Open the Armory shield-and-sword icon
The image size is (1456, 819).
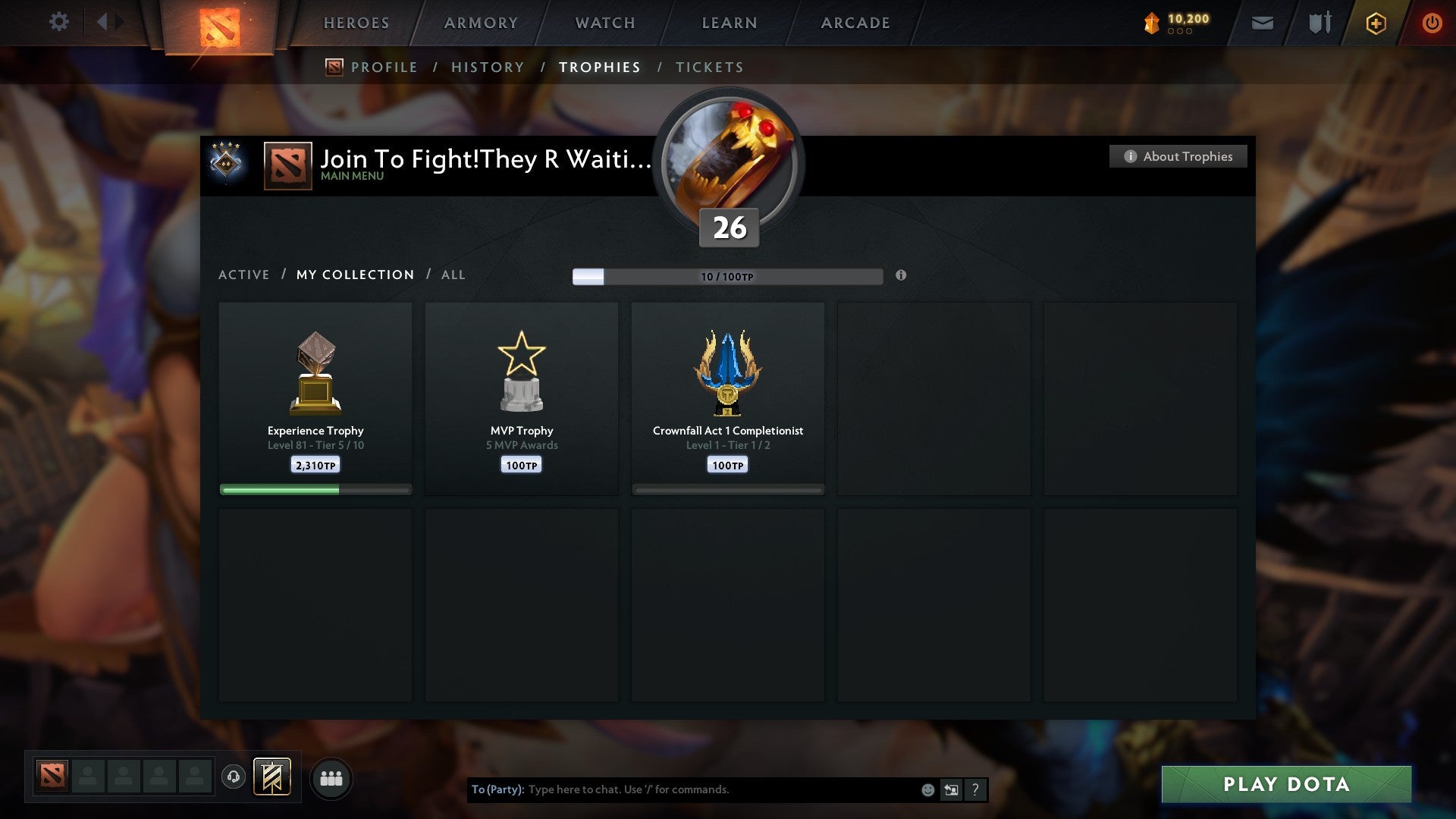[1319, 23]
